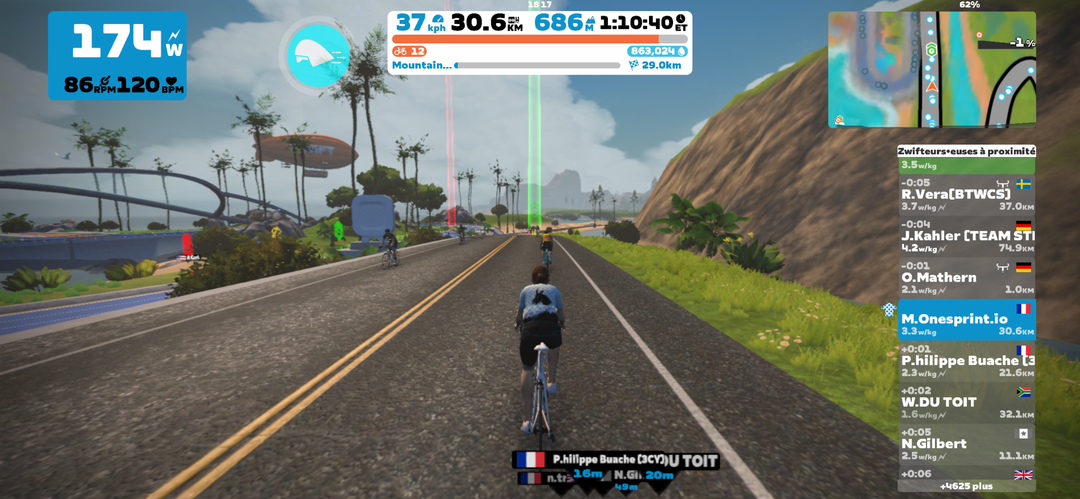Viewport: 1080px width, 499px height.
Task: Select J.Kahler in the nearby riders list
Action: coord(966,237)
